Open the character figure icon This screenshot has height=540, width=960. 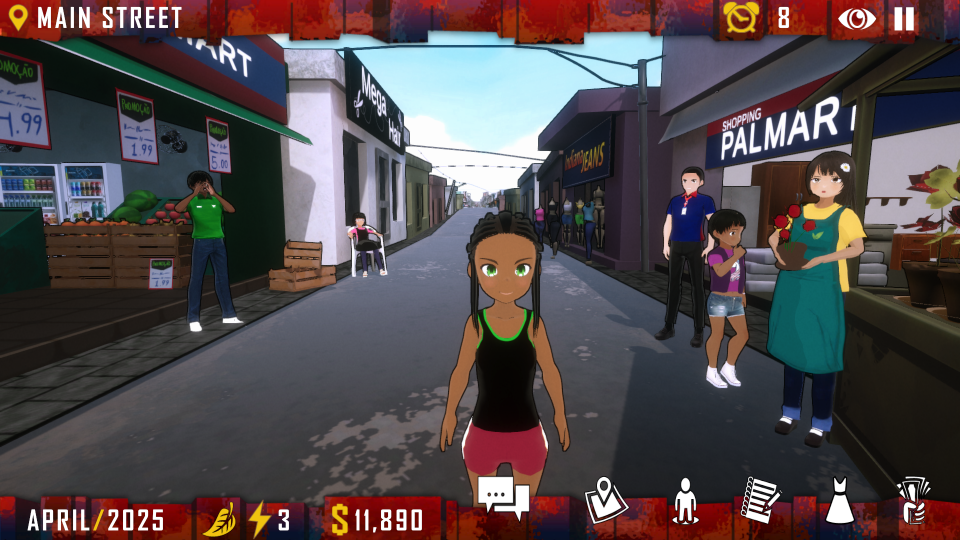tap(685, 500)
